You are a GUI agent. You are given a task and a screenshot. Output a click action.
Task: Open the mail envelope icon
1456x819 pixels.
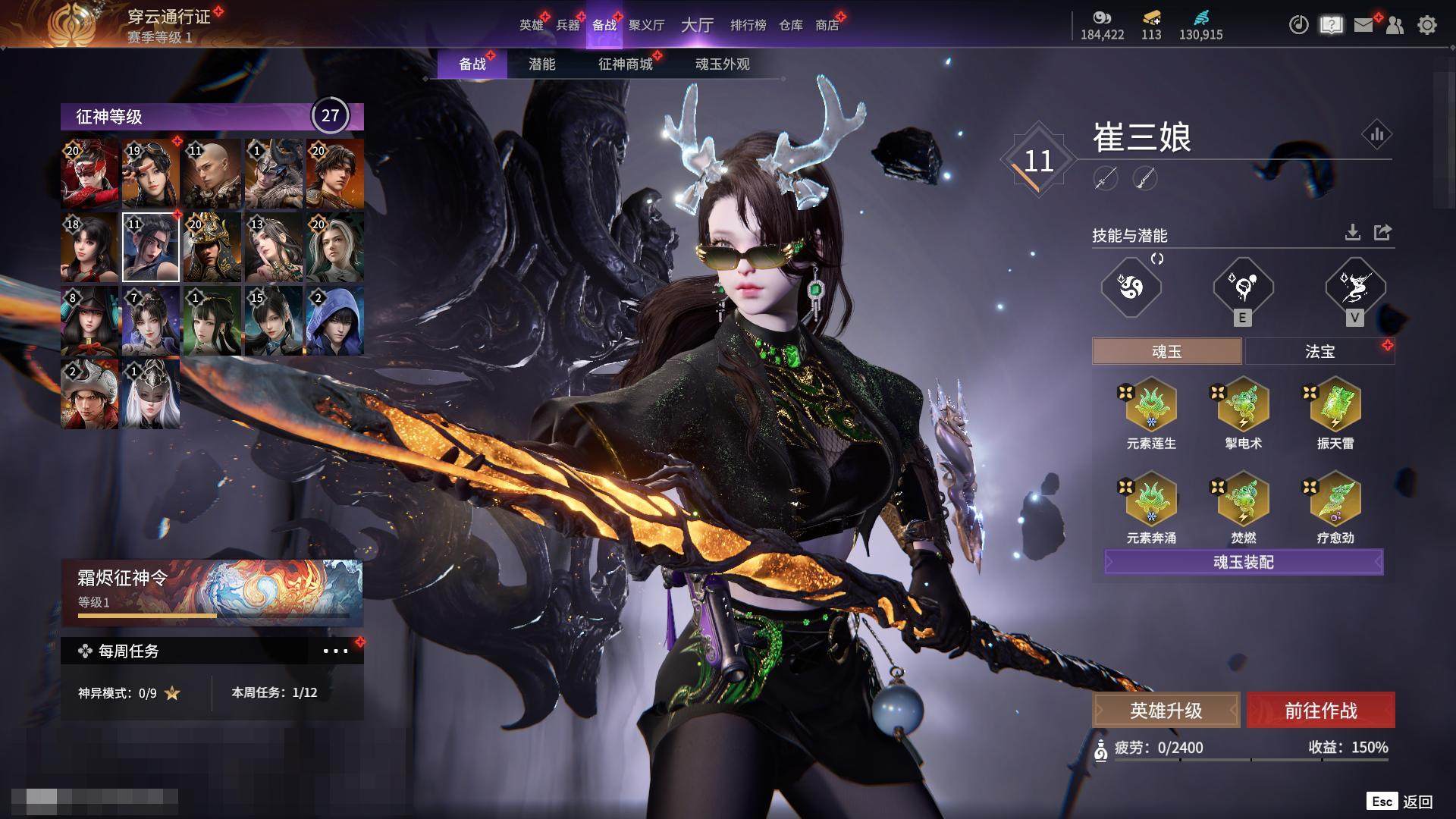click(x=1363, y=25)
